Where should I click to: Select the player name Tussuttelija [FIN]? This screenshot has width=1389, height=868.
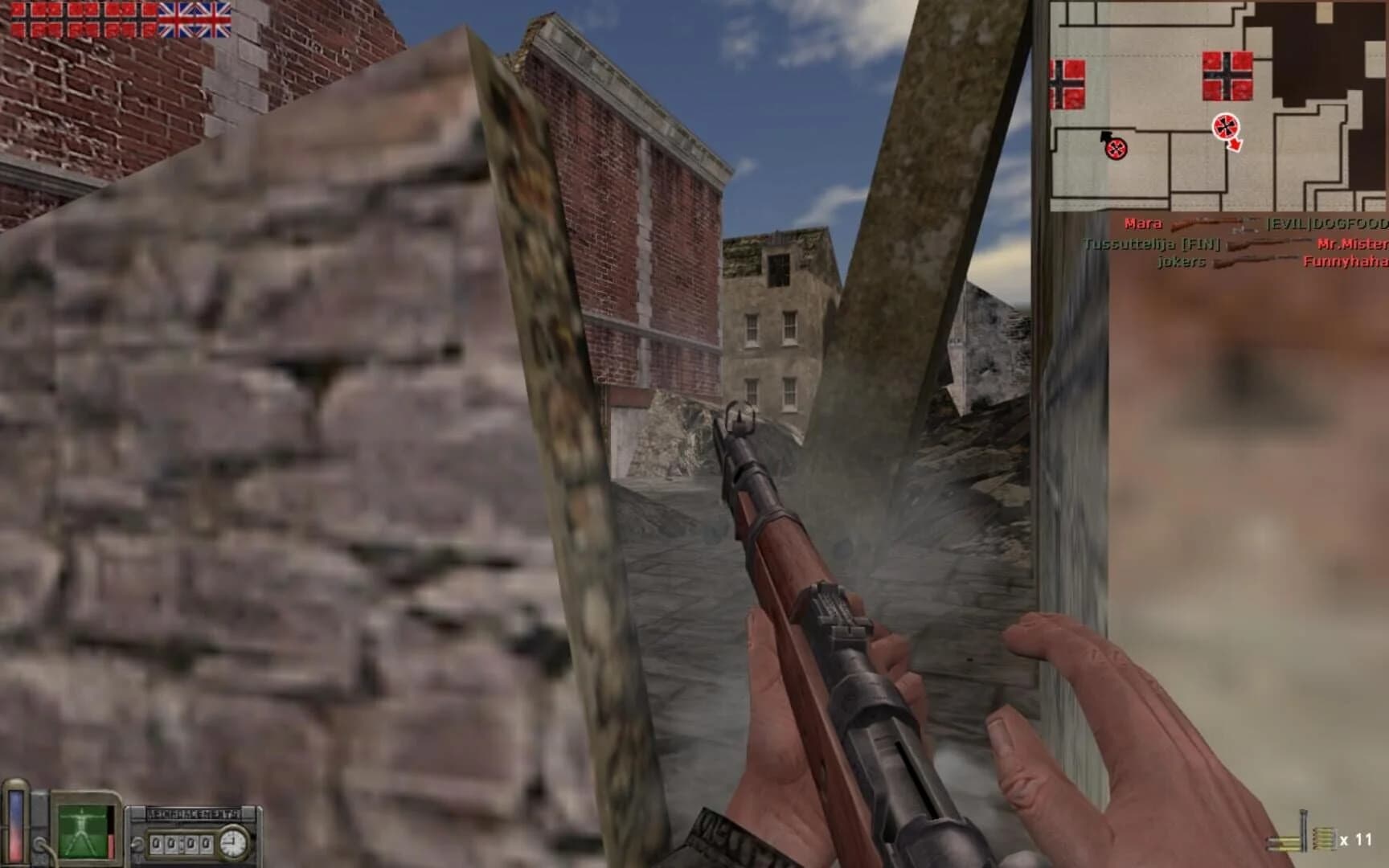coord(1153,245)
